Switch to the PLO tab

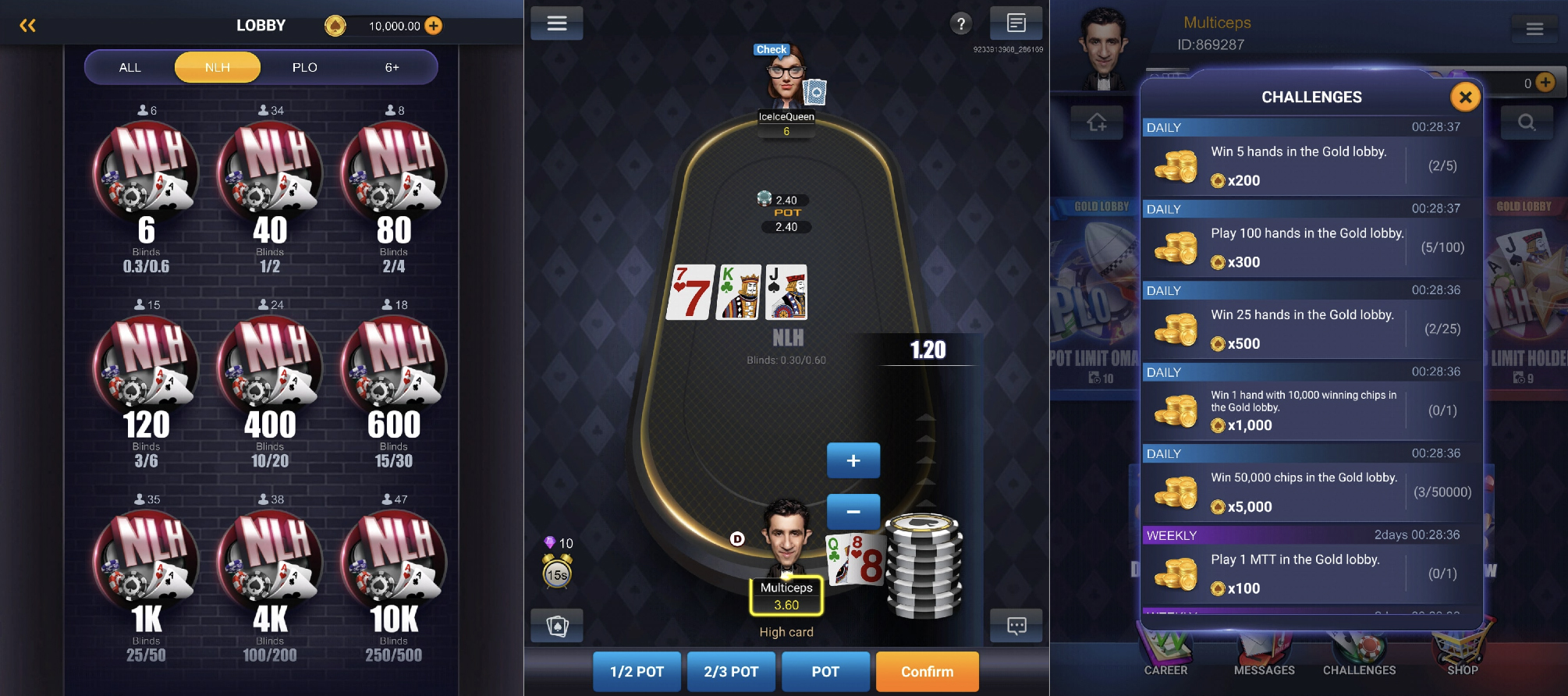click(304, 68)
